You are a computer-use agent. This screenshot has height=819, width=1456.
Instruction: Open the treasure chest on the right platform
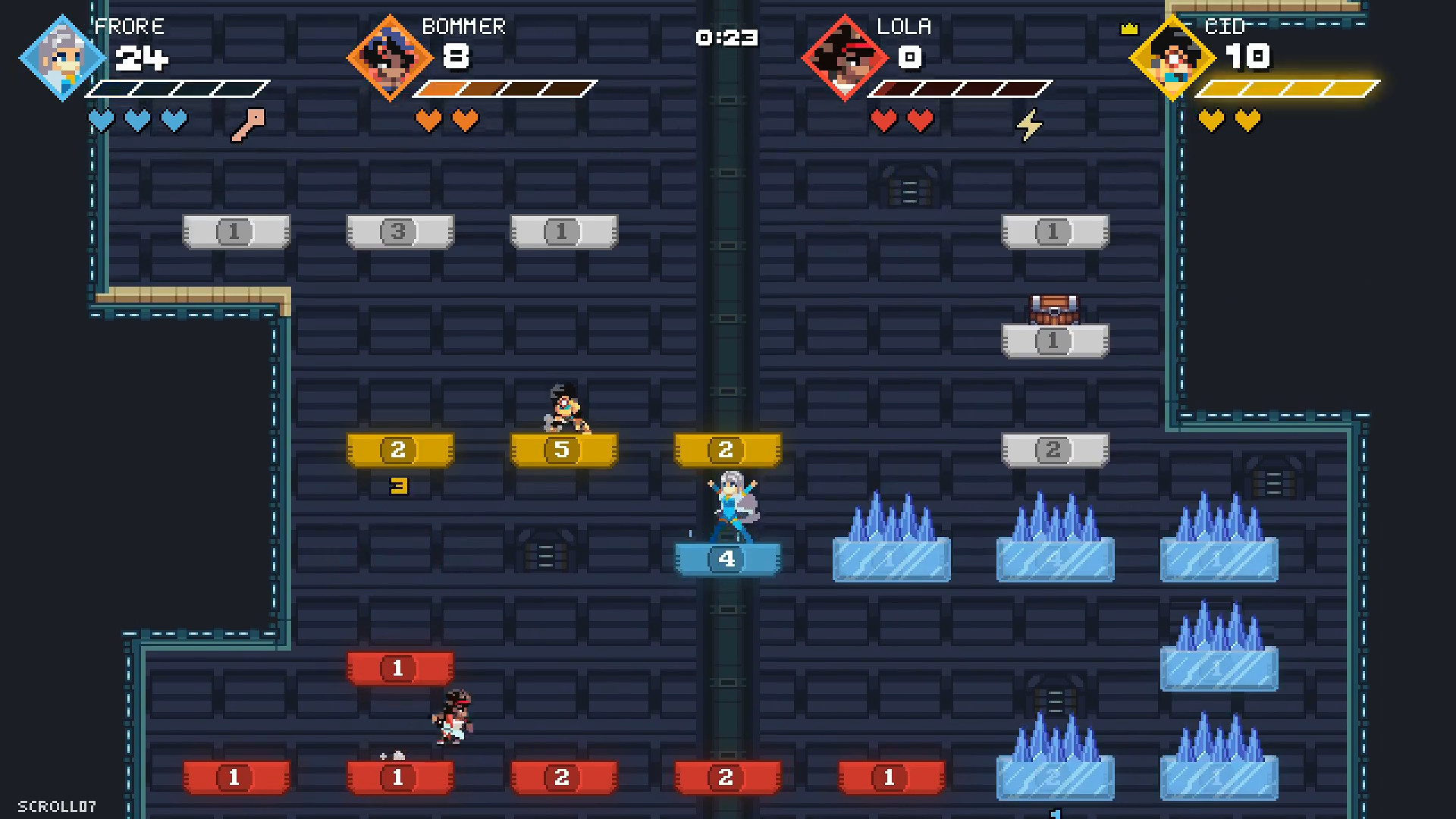(1054, 309)
